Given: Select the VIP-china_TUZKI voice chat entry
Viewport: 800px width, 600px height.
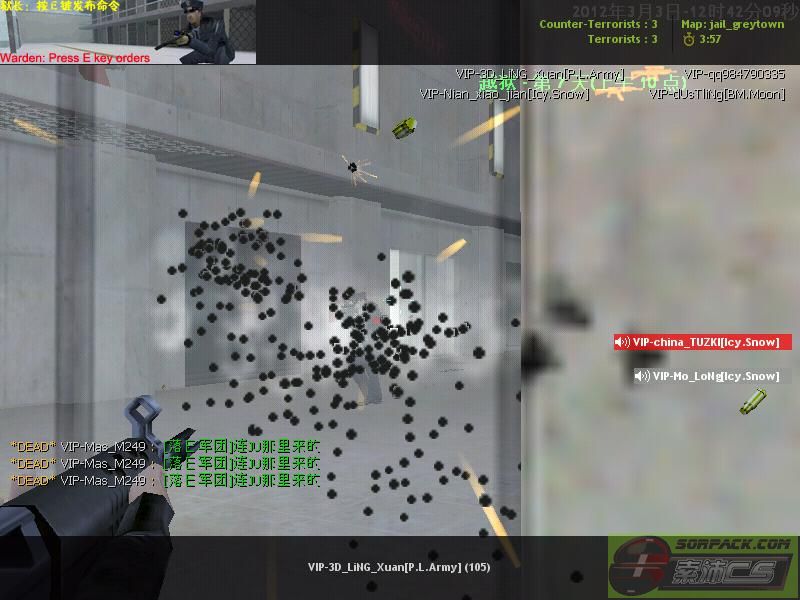Looking at the screenshot, I should [702, 342].
